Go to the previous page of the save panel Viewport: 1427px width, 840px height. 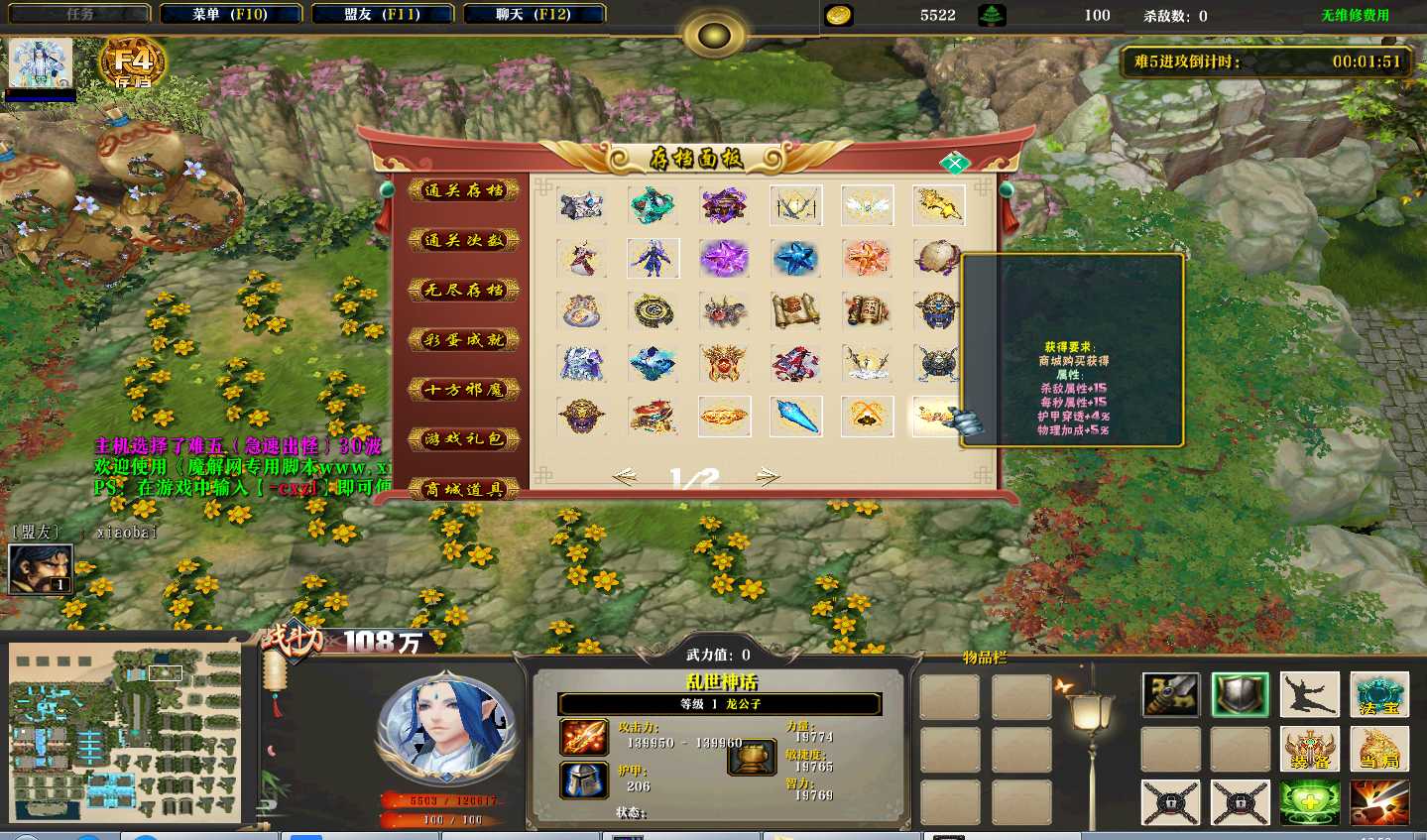625,478
